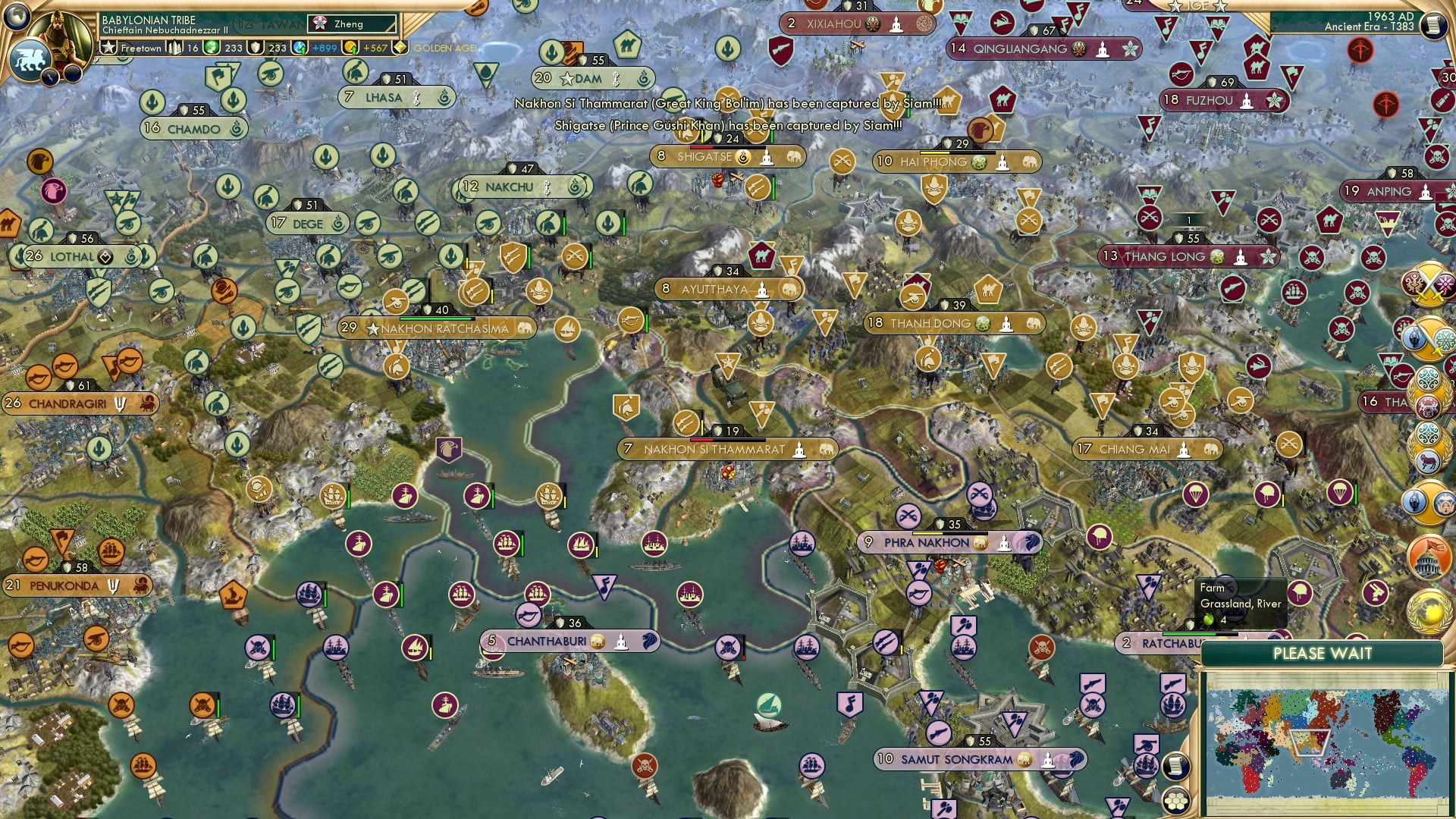Click the Golden Age diamond indicator
This screenshot has height=819, width=1456.
tap(400, 47)
